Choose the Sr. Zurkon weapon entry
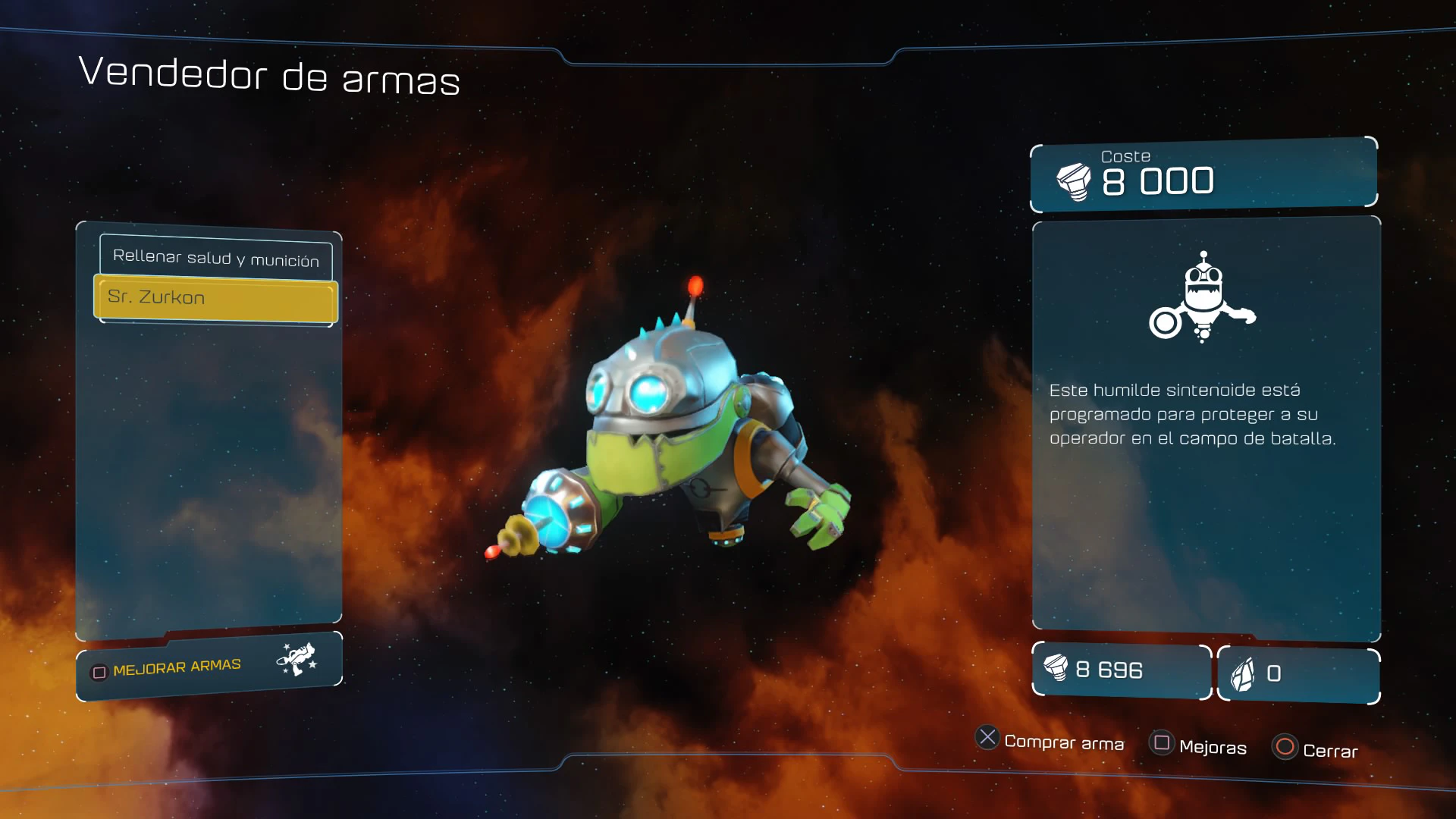1456x819 pixels. click(x=216, y=298)
